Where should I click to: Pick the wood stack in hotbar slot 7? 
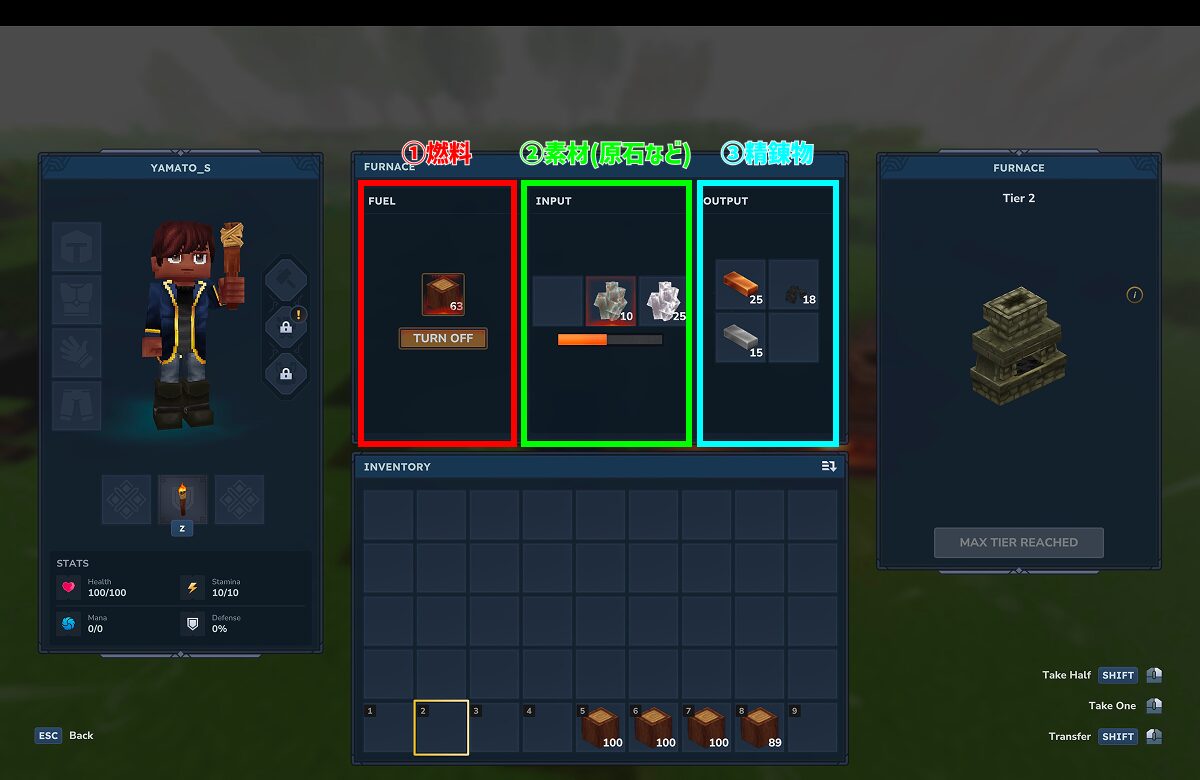pyautogui.click(x=706, y=728)
